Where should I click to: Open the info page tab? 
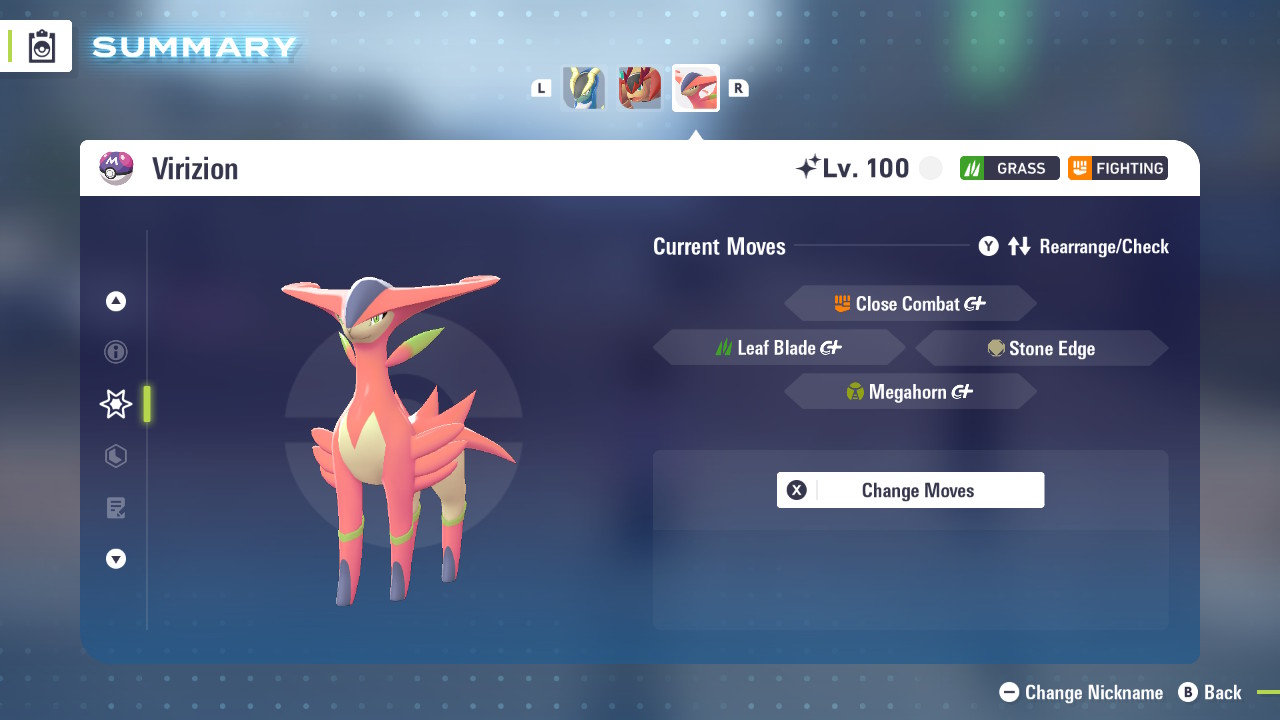[116, 352]
